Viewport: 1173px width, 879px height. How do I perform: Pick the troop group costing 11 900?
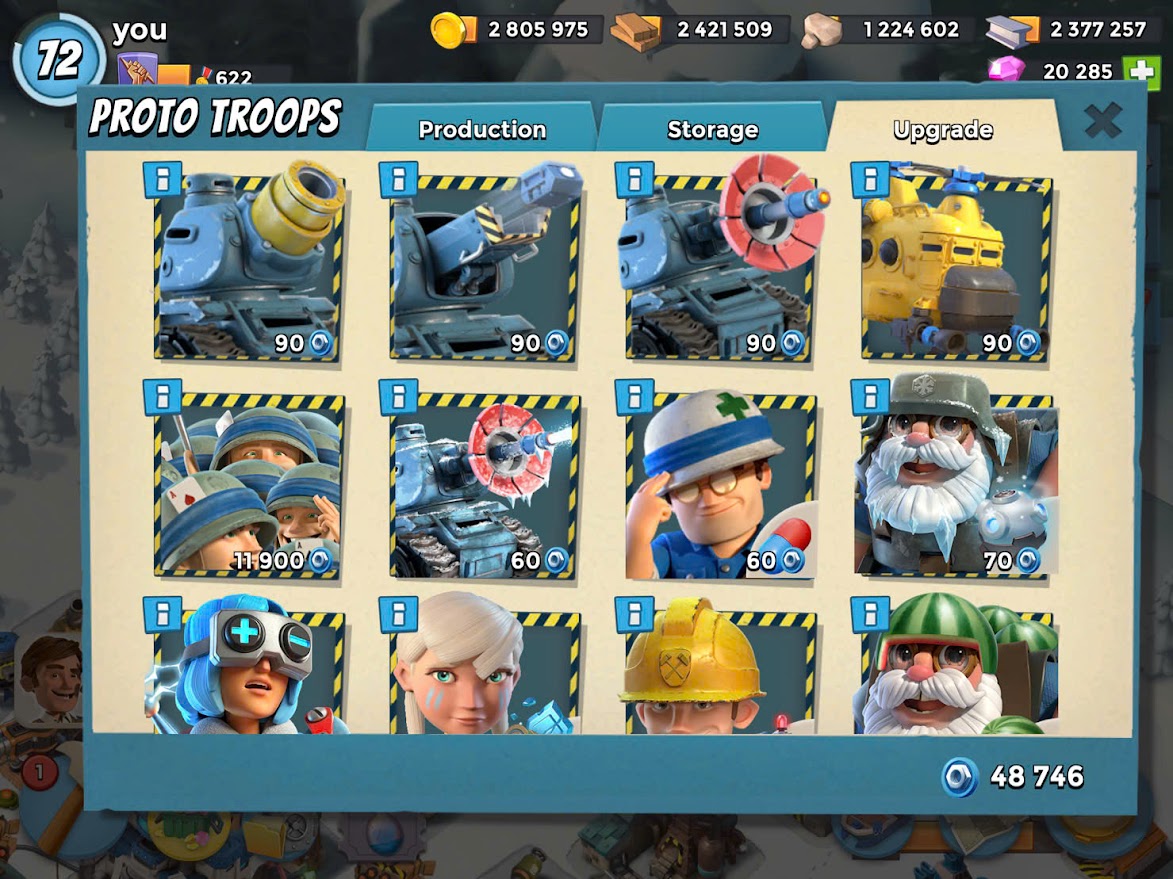[249, 486]
